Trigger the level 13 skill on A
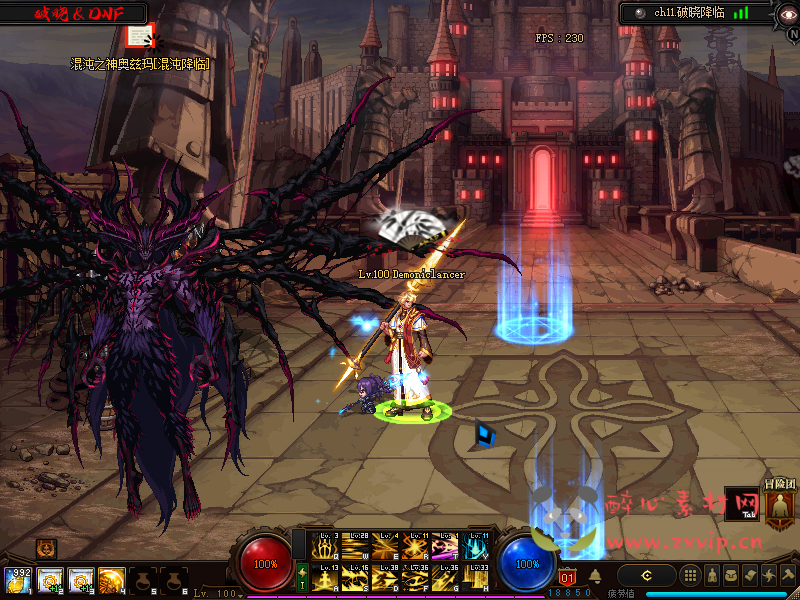 pyautogui.click(x=325, y=578)
